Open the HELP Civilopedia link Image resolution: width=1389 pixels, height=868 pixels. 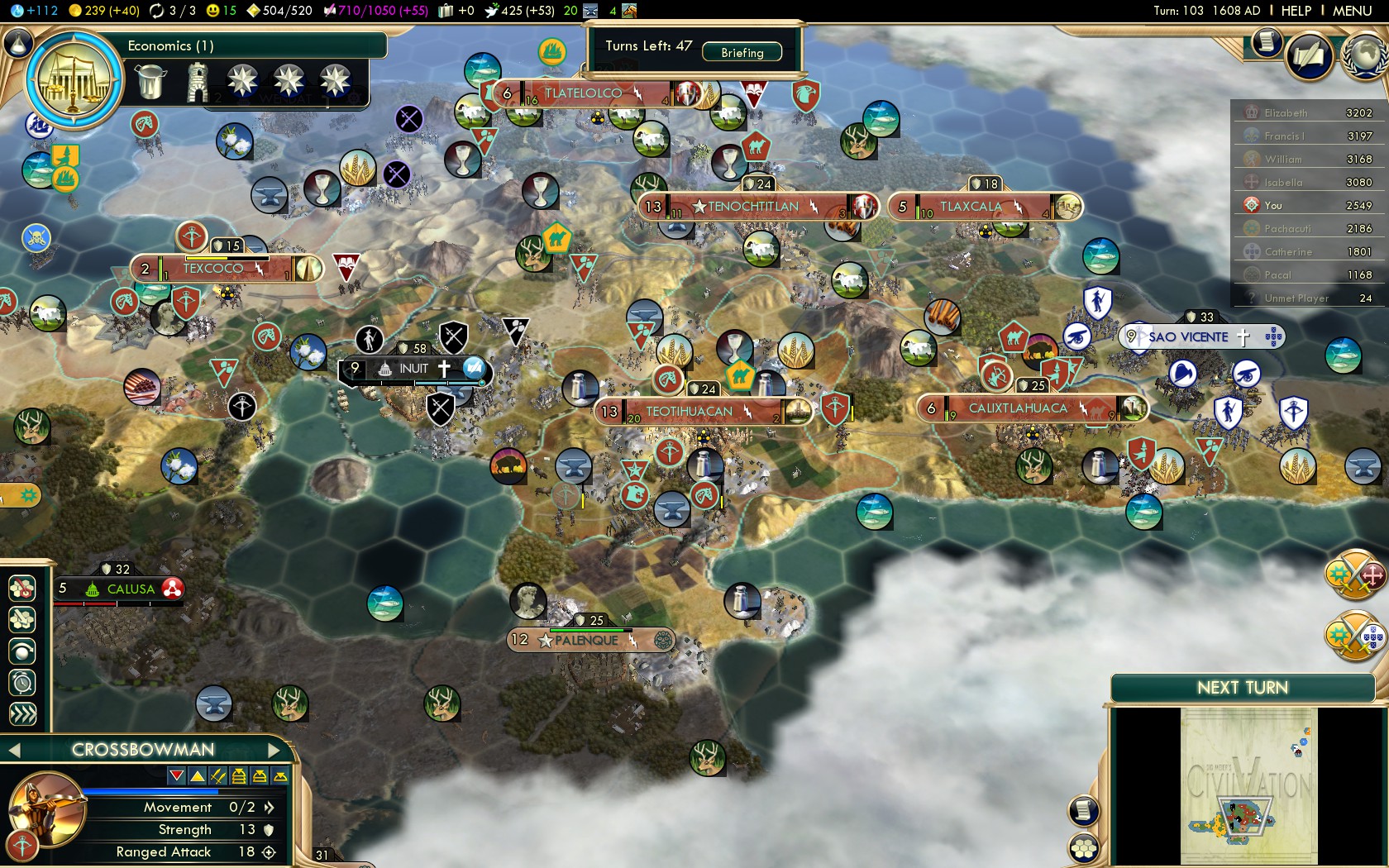[1296, 11]
